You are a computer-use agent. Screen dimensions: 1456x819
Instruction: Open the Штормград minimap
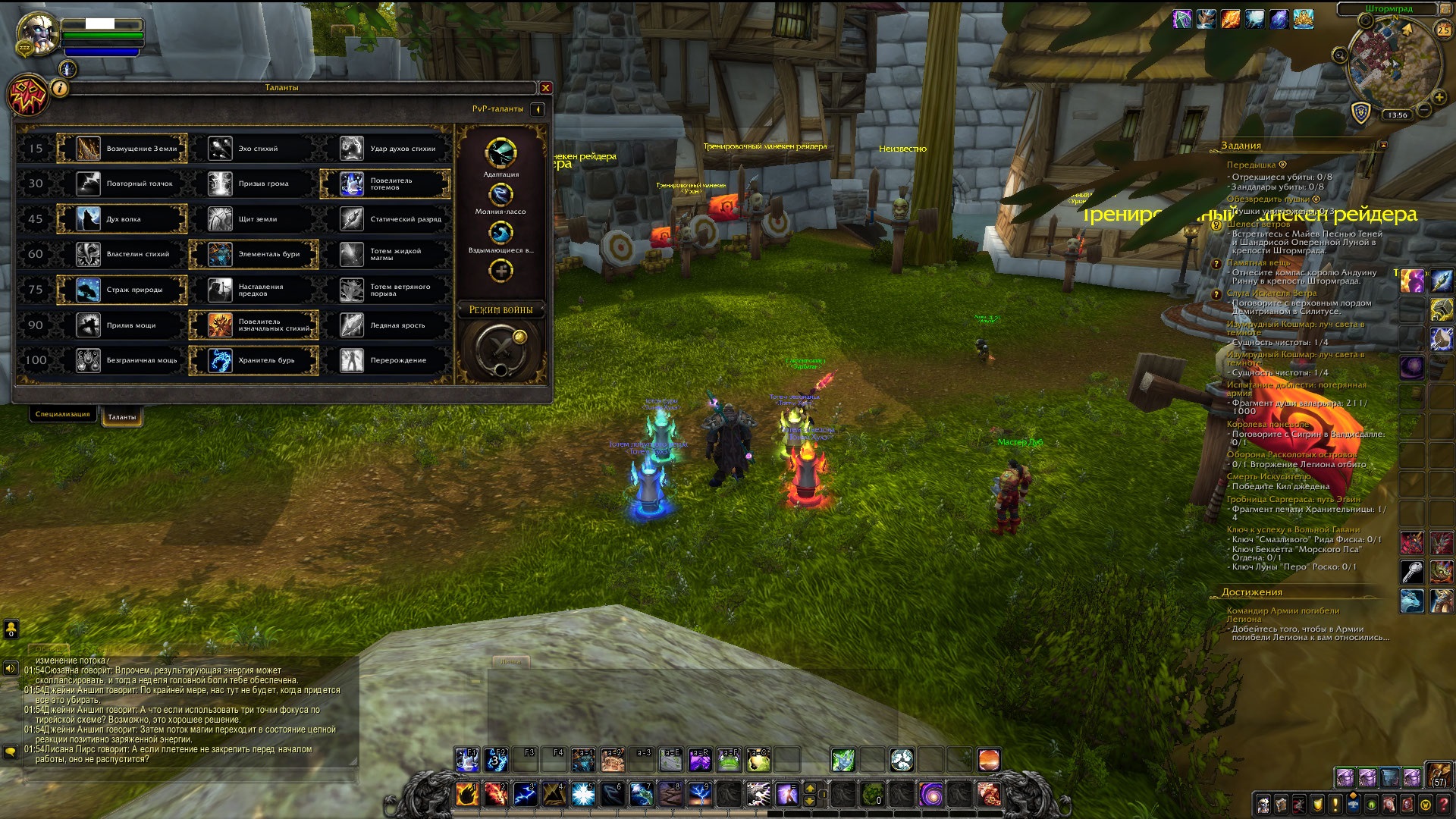(1394, 64)
